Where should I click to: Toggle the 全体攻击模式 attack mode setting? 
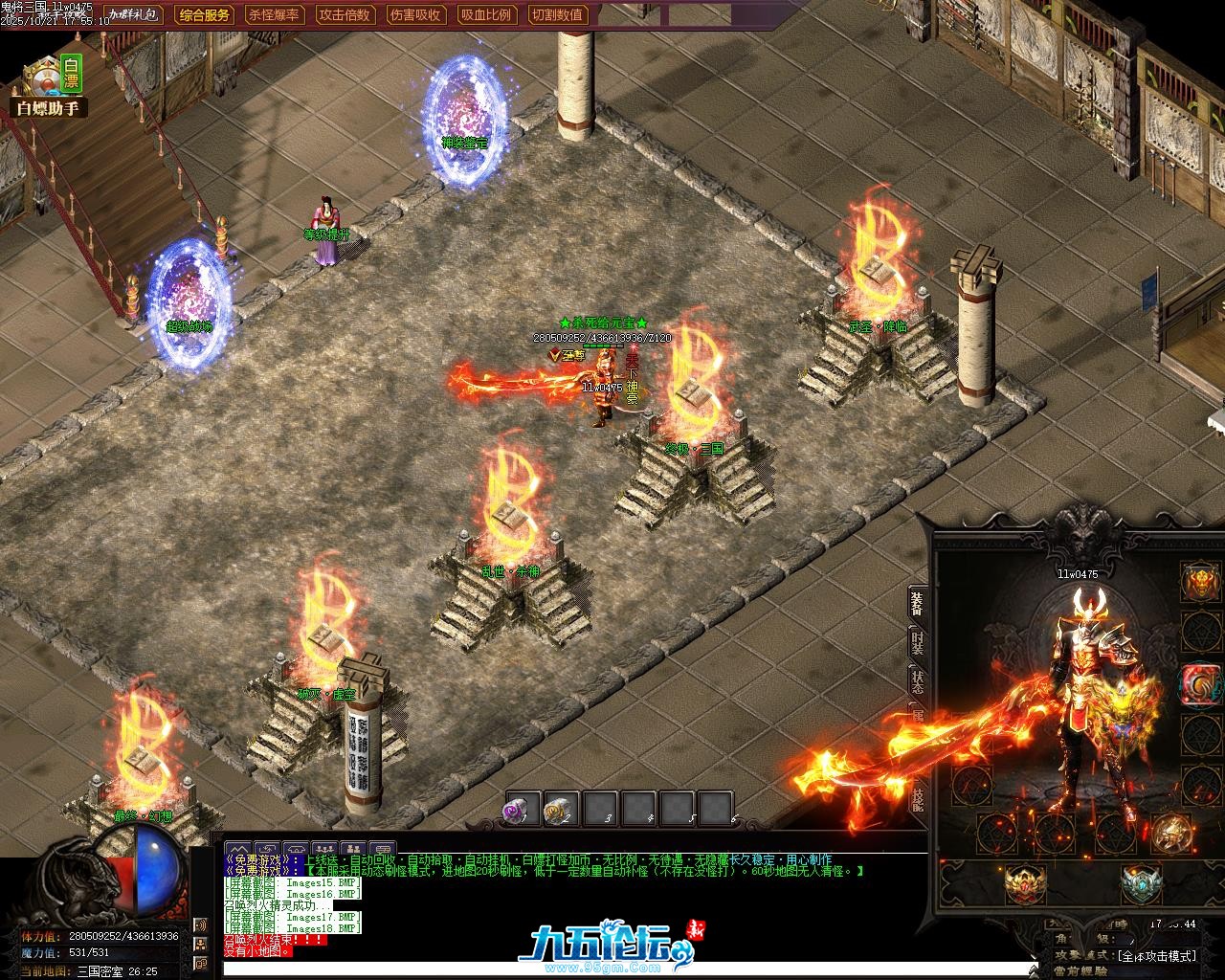click(x=1156, y=955)
